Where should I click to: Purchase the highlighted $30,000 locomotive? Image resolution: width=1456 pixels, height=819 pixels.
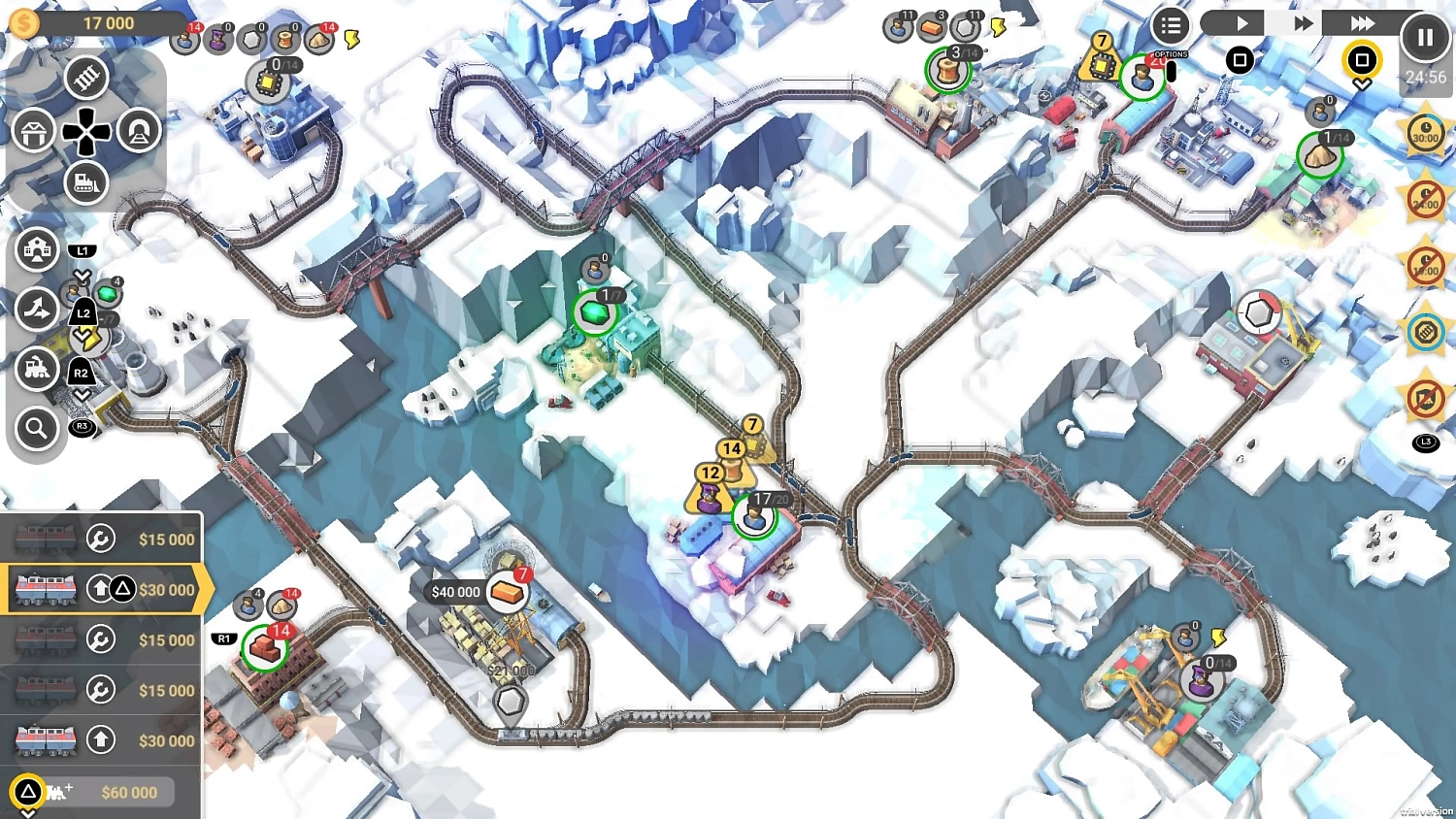(x=102, y=589)
